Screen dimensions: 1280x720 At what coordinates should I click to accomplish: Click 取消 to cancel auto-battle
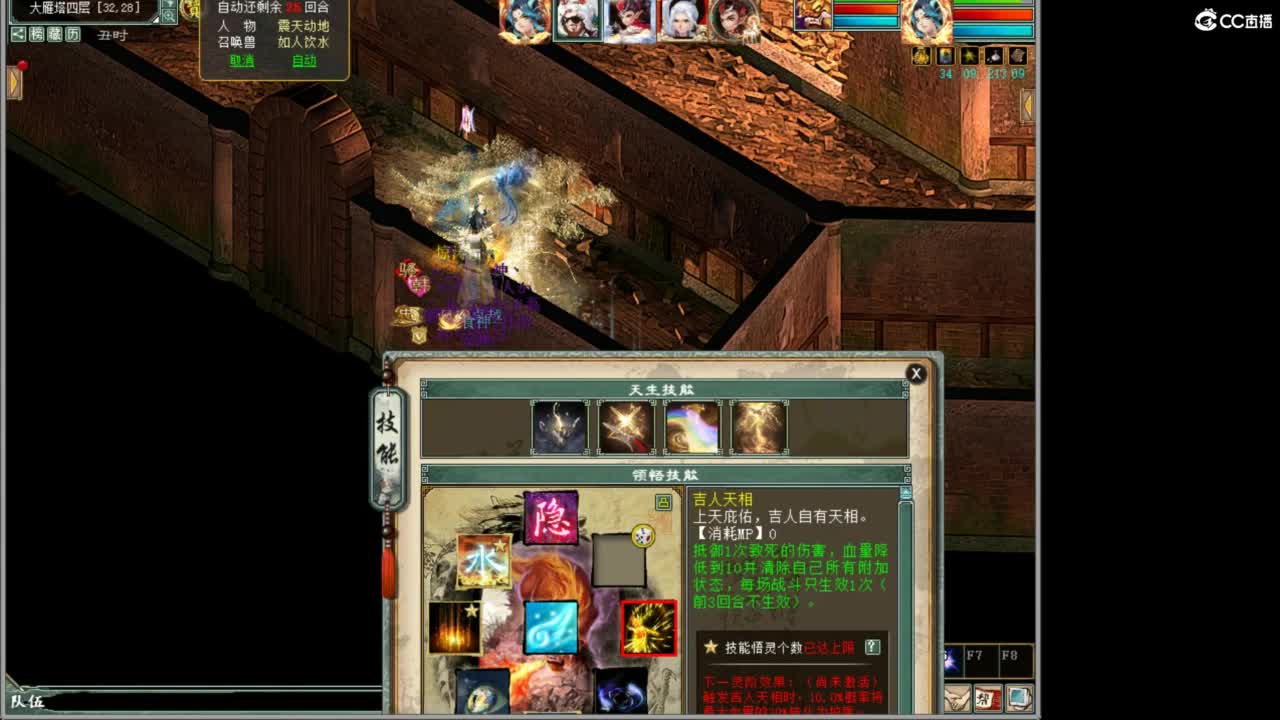click(x=240, y=61)
